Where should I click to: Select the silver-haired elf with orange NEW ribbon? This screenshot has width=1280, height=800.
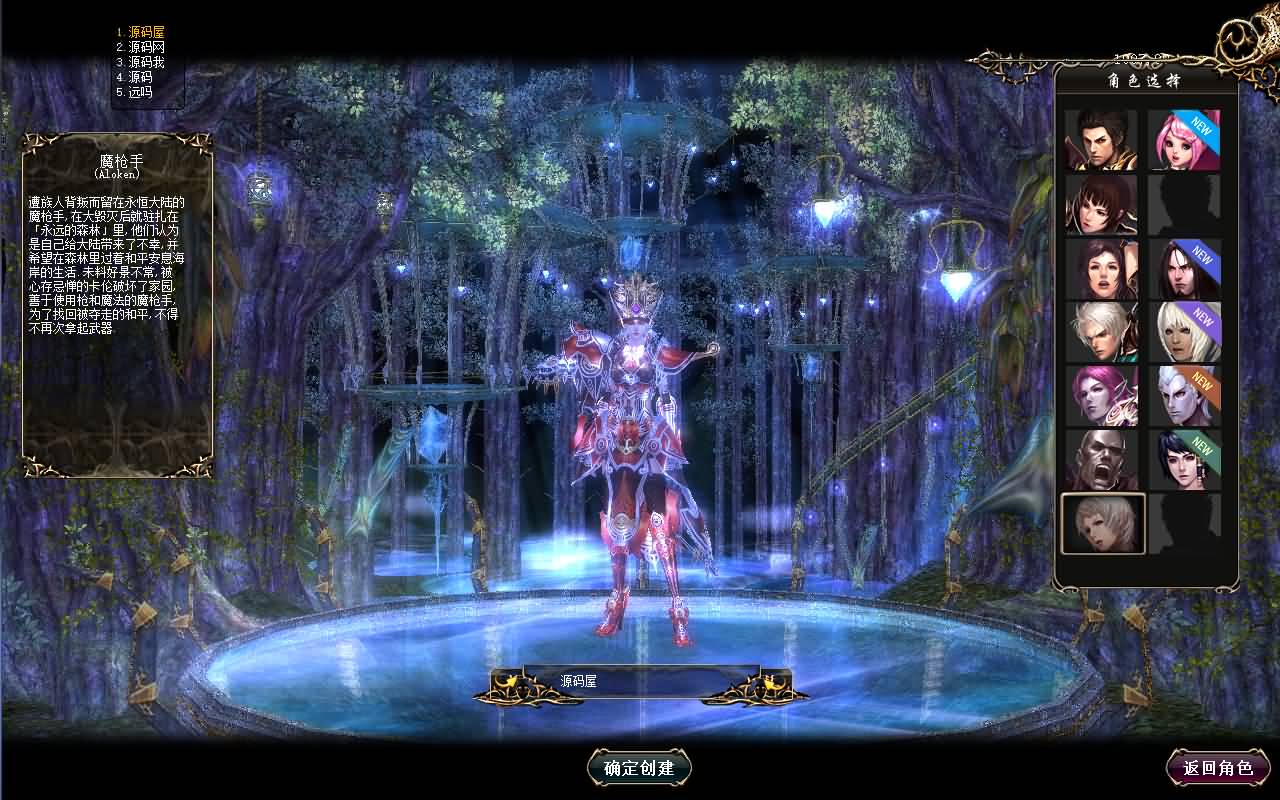1185,396
